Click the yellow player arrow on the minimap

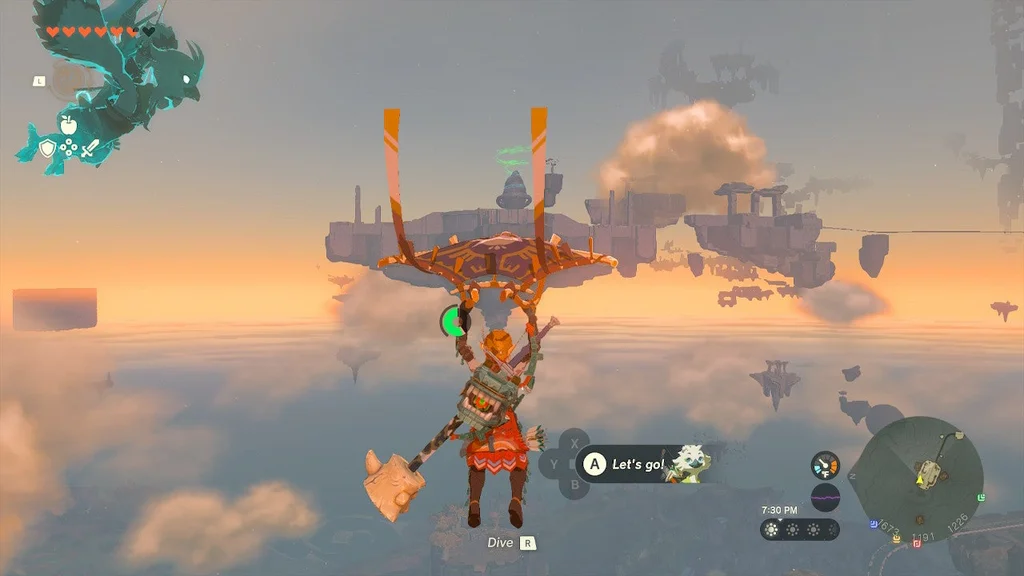point(919,482)
